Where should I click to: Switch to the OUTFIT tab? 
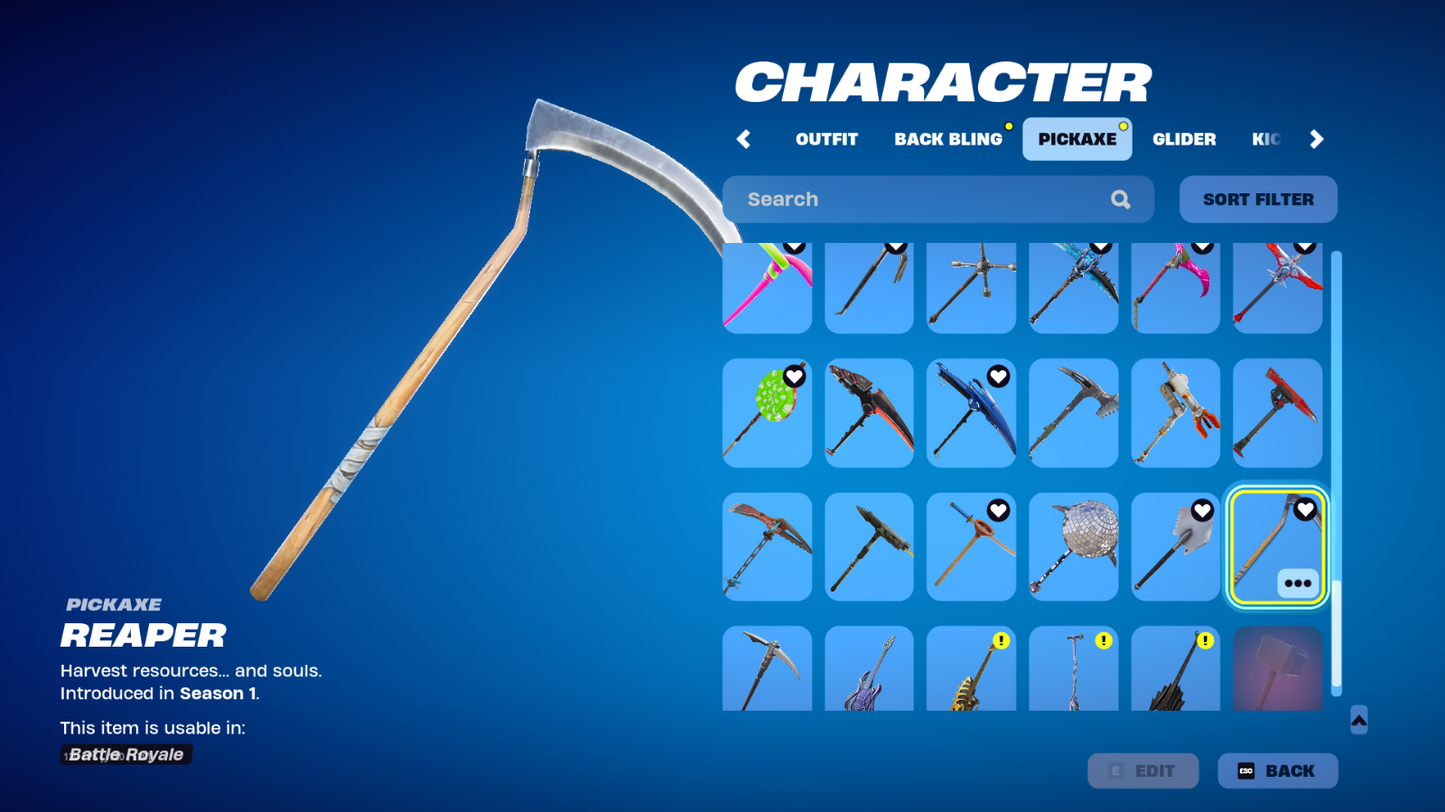click(826, 139)
